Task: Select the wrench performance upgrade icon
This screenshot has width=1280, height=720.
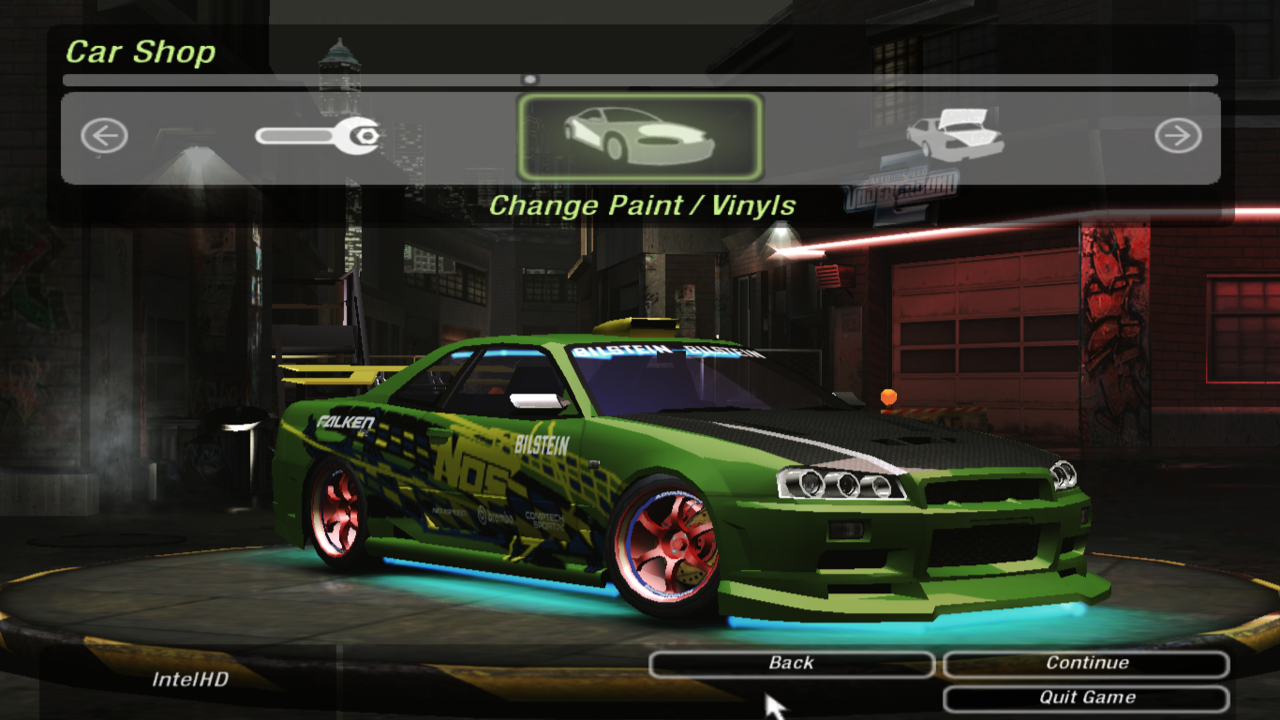Action: [318, 135]
